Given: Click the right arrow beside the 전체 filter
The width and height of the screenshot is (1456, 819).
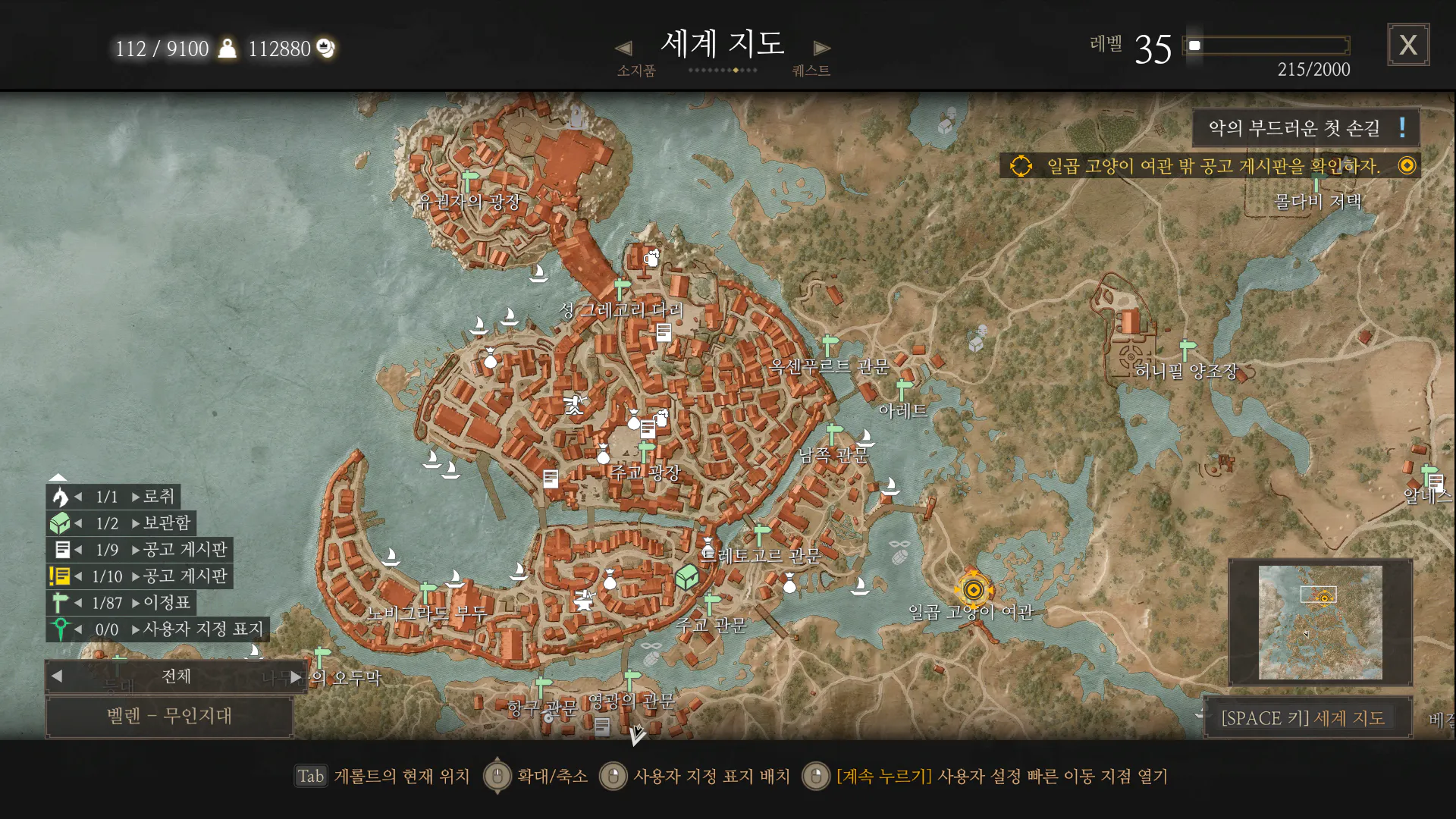Looking at the screenshot, I should (x=296, y=676).
